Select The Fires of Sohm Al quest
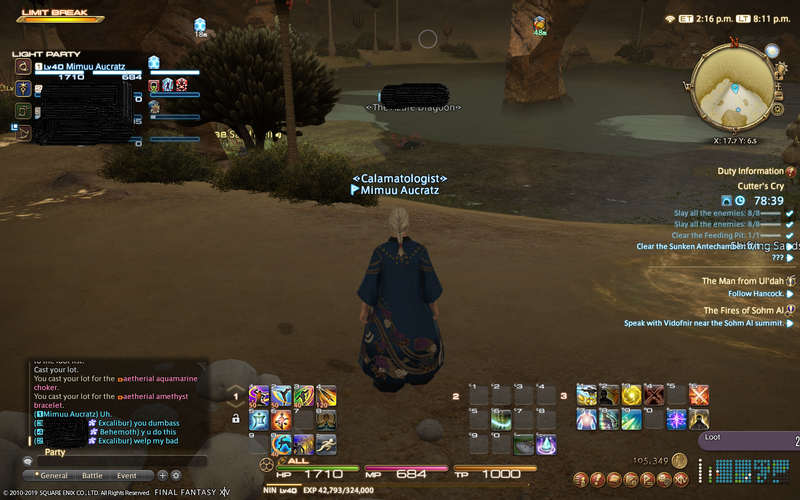The width and height of the screenshot is (800, 500). 744,310
